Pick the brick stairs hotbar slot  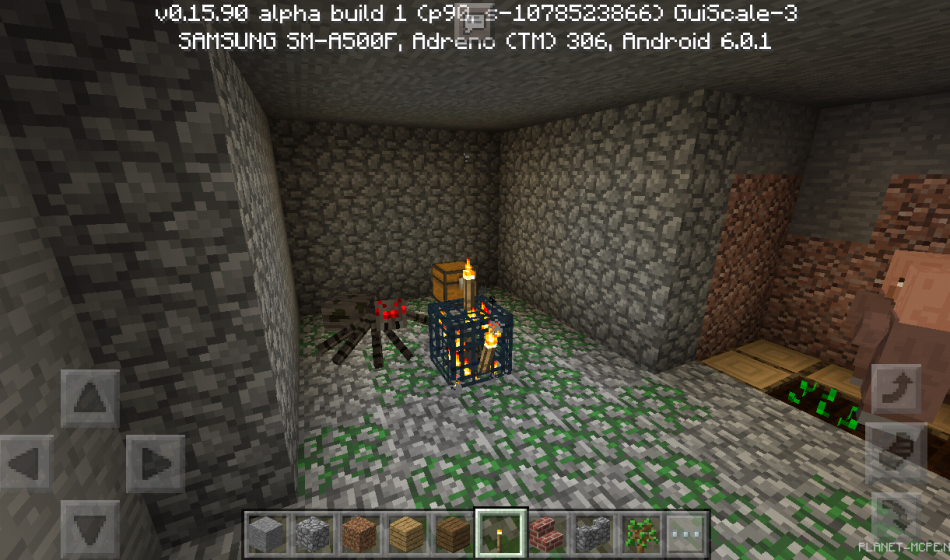[x=545, y=532]
